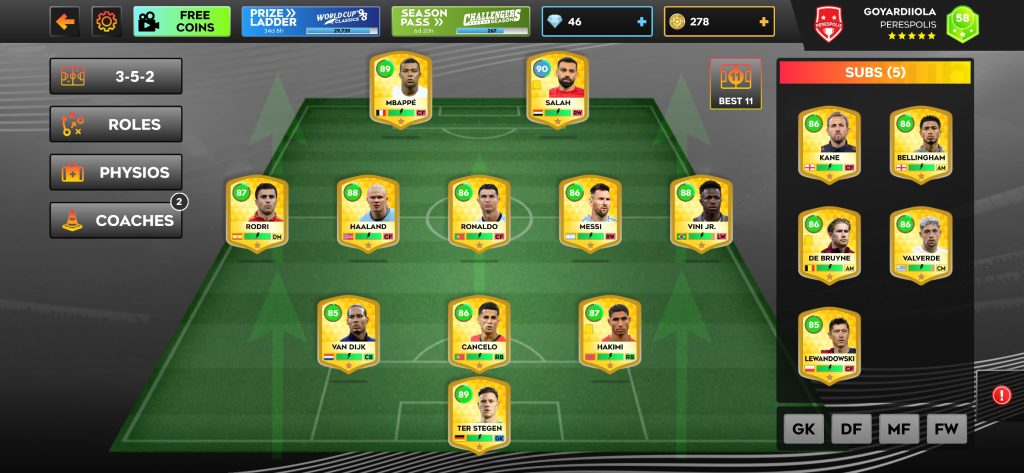The height and width of the screenshot is (473, 1024).
Task: Open the Coaches menu
Action: (x=116, y=220)
